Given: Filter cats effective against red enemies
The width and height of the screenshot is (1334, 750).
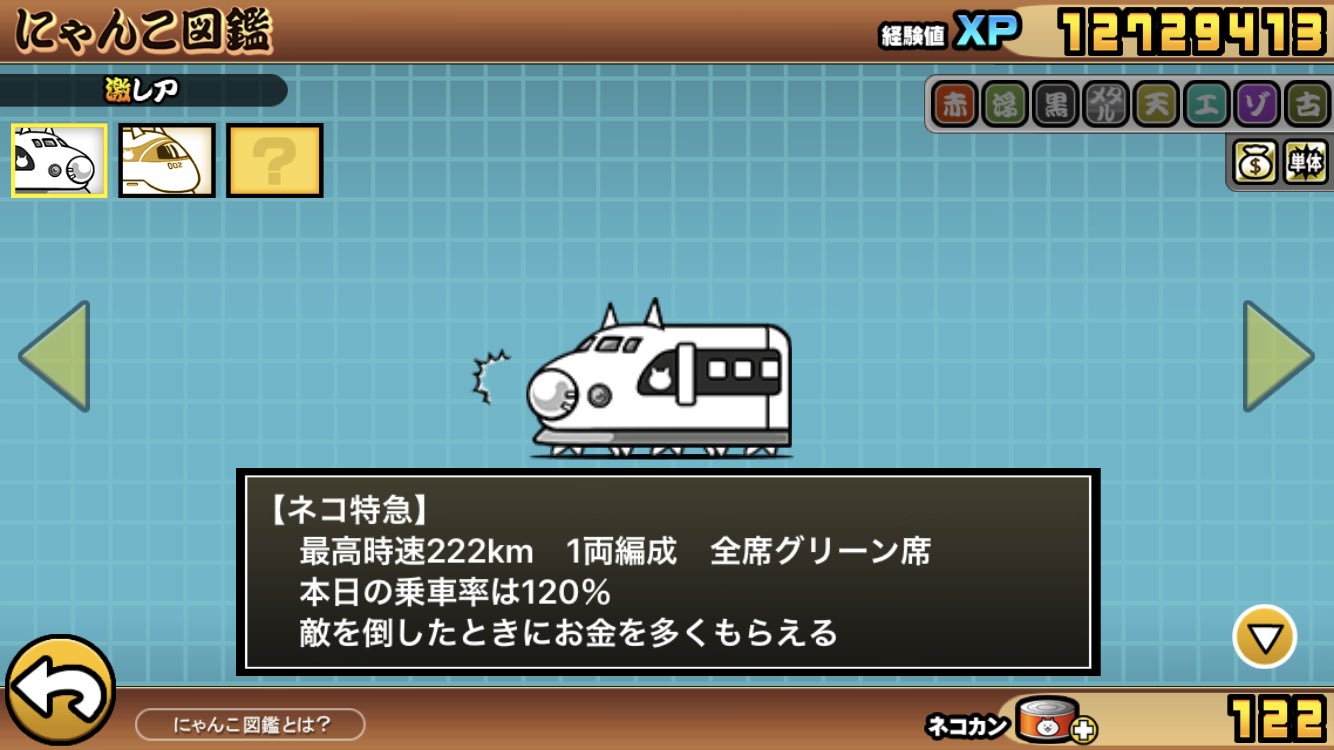Looking at the screenshot, I should 953,103.
